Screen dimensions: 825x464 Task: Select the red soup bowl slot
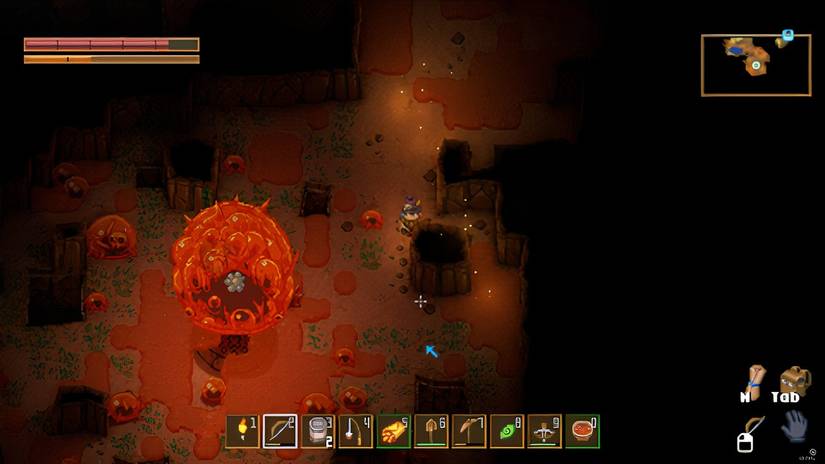tap(583, 431)
